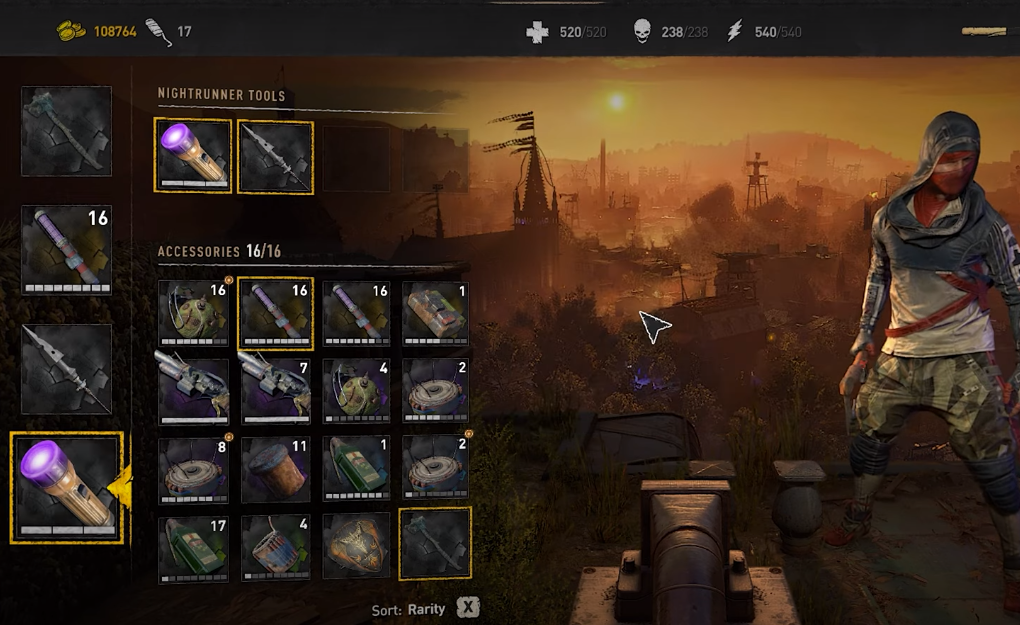Select the spear tool under Nightrunner Tools
The width and height of the screenshot is (1020, 625).
click(x=275, y=156)
